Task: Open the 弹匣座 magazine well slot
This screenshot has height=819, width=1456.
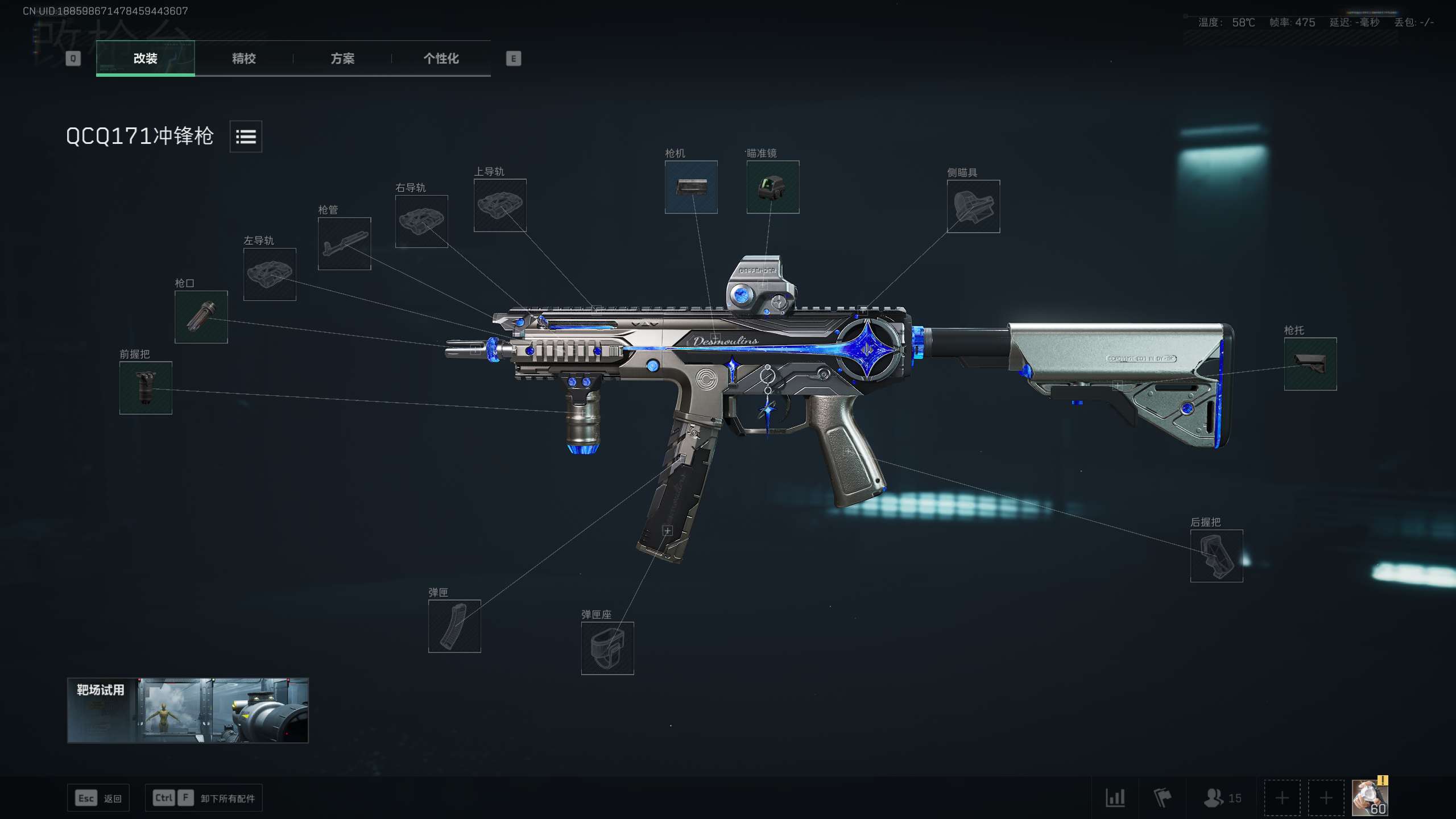Action: [x=607, y=648]
